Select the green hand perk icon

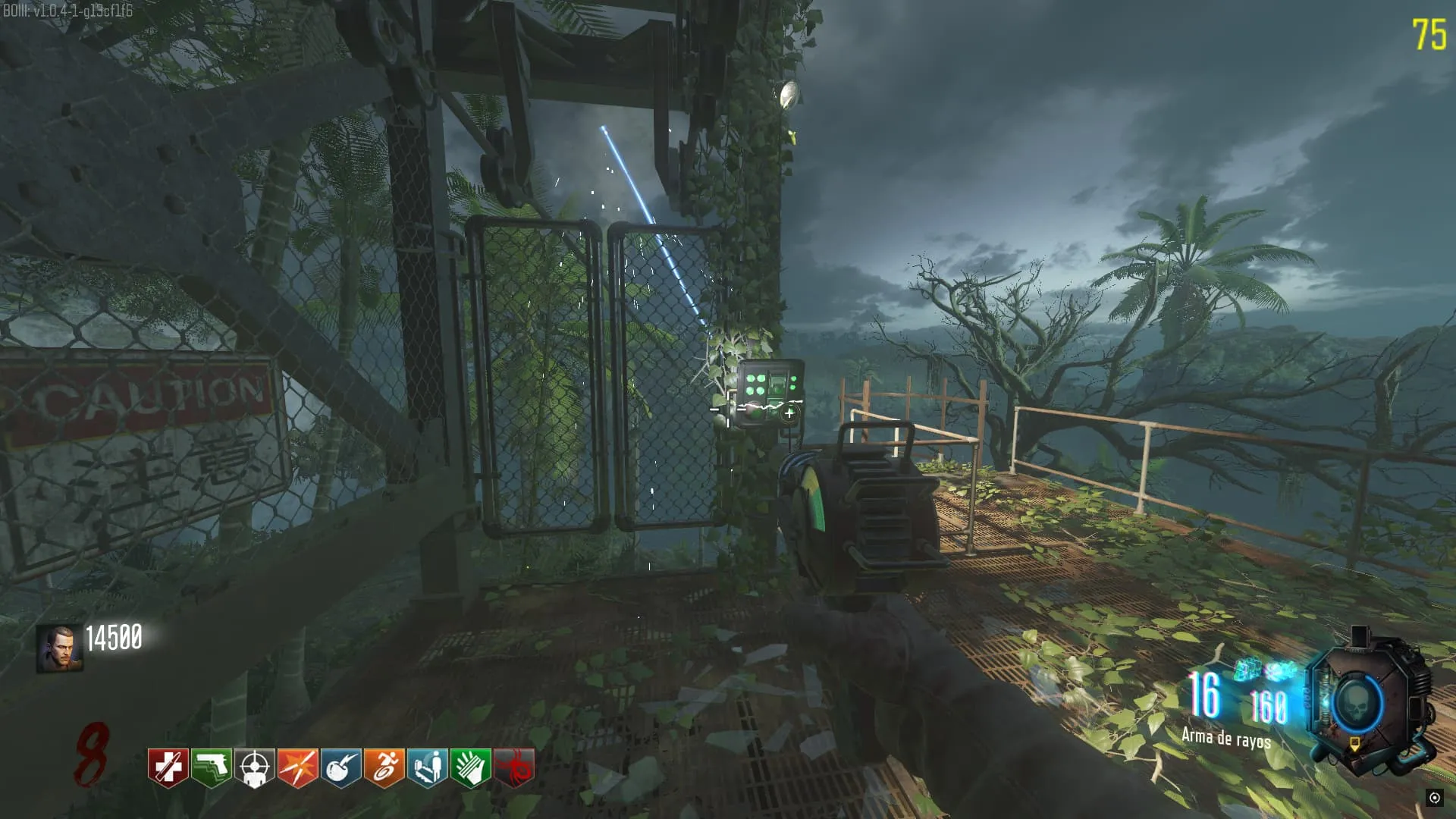pos(470,767)
